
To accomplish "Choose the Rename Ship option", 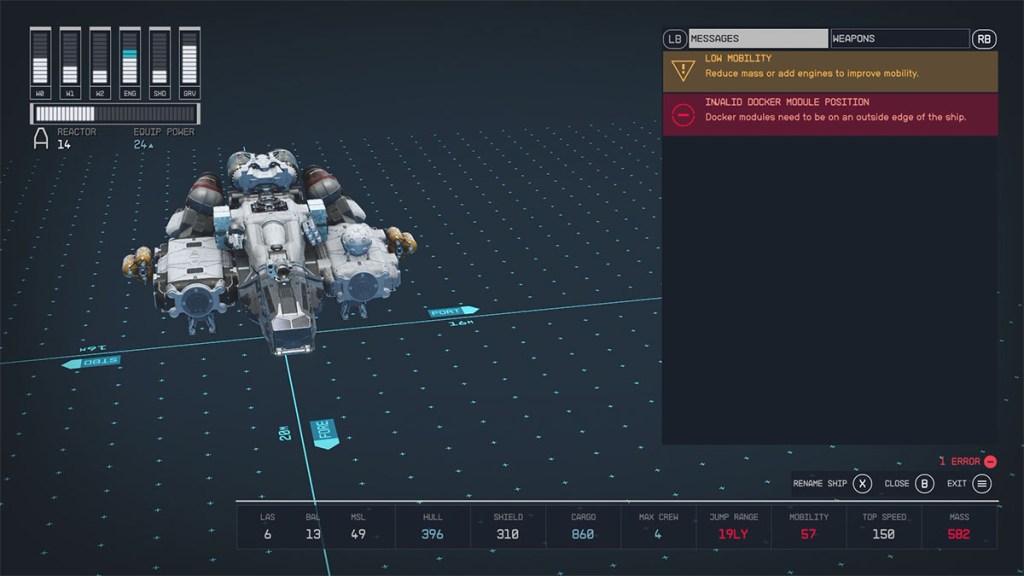I will click(832, 484).
